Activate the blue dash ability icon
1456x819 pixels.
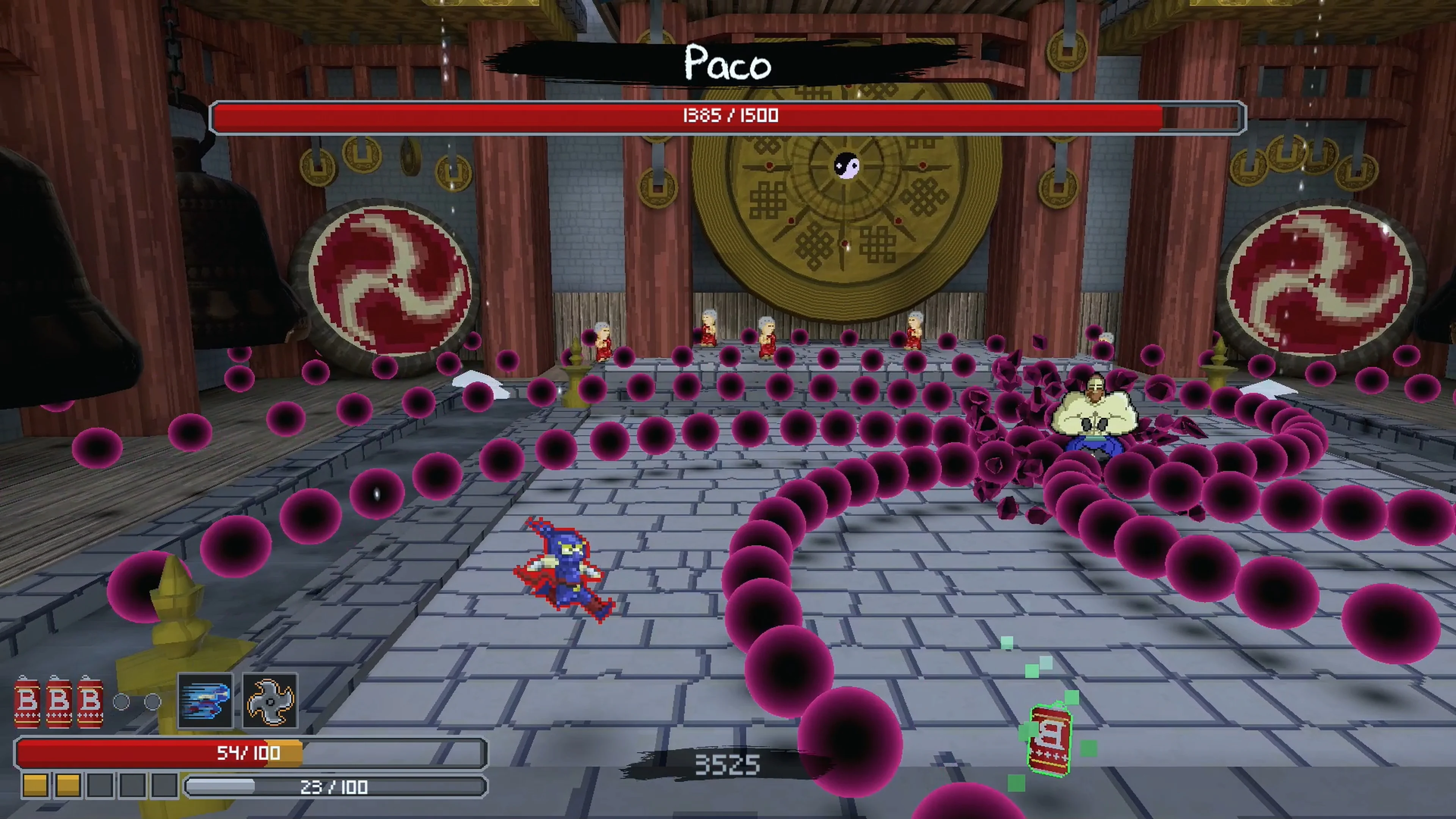click(x=205, y=701)
